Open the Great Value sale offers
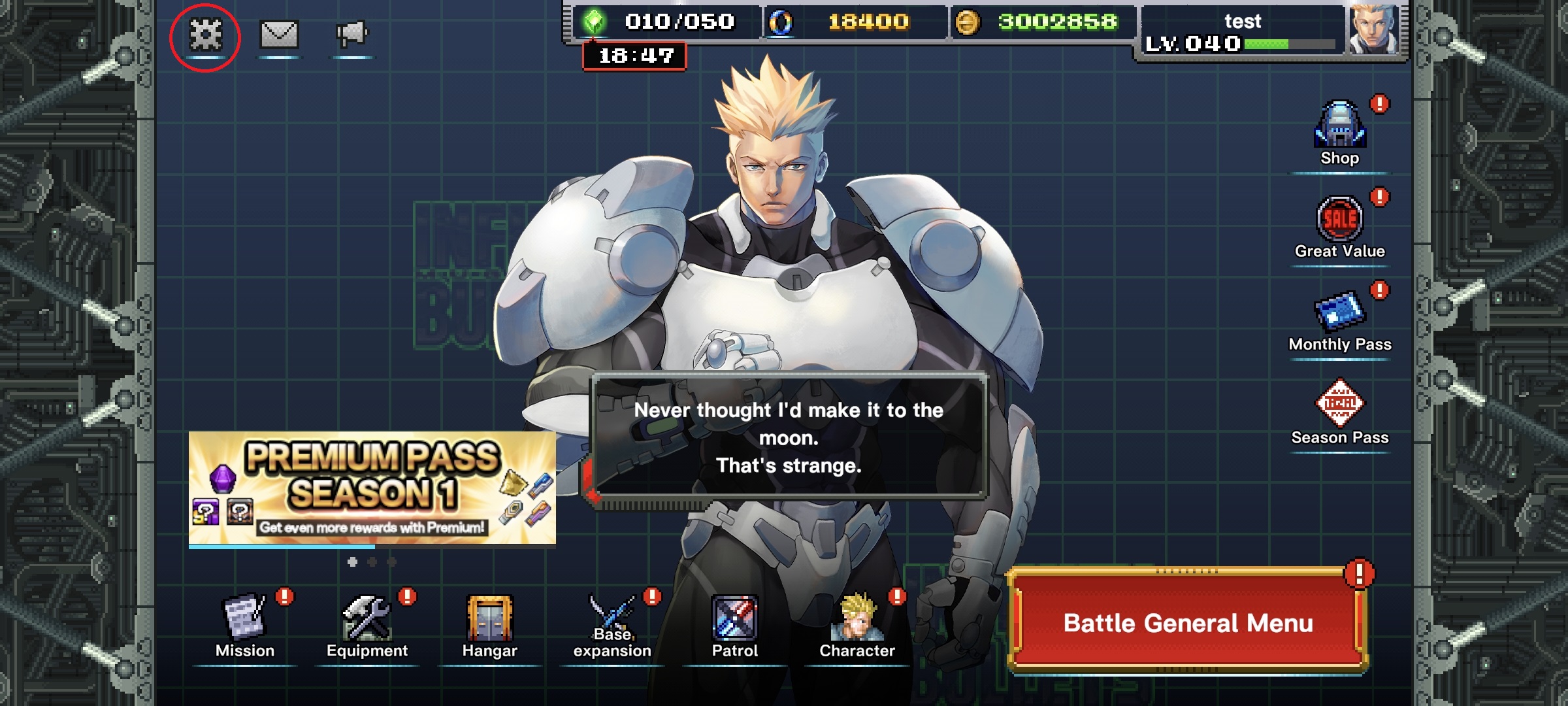Viewport: 1568px width, 706px height. (1339, 227)
